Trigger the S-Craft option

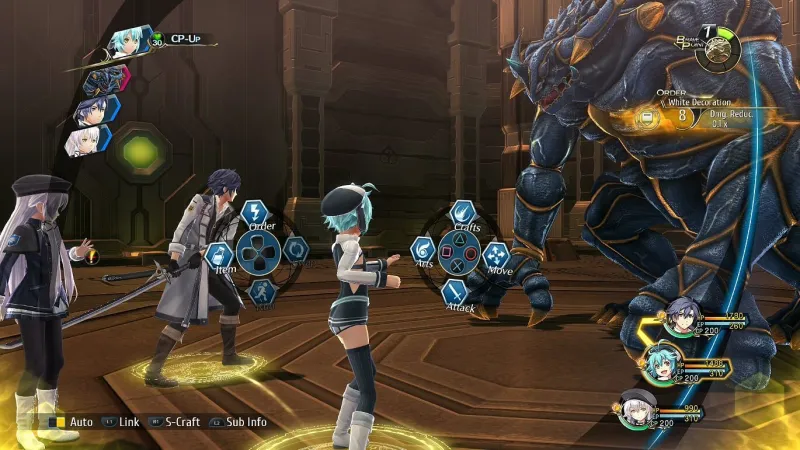tap(174, 422)
